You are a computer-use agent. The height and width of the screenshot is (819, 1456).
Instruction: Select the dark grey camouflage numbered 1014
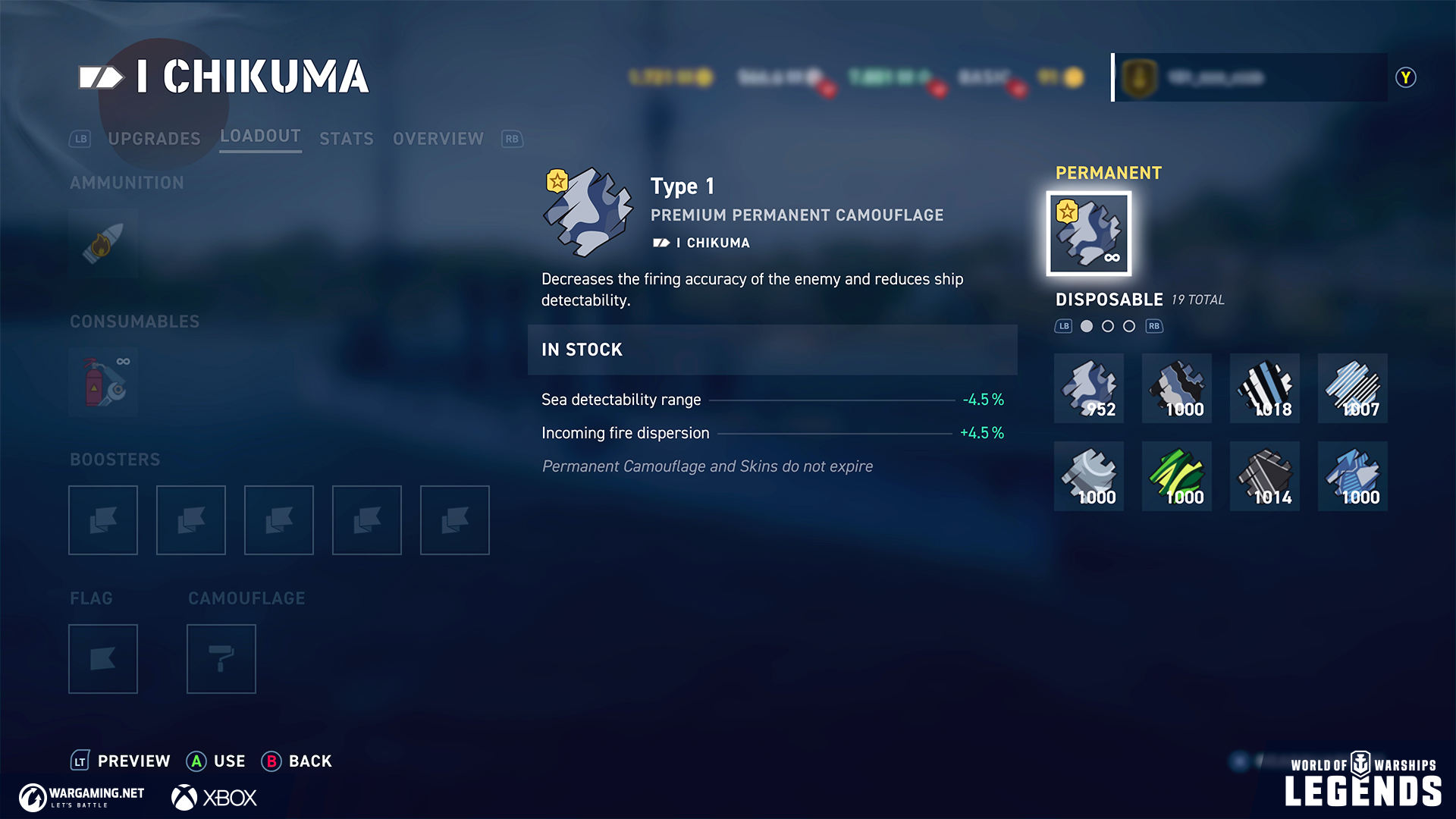pyautogui.click(x=1265, y=476)
